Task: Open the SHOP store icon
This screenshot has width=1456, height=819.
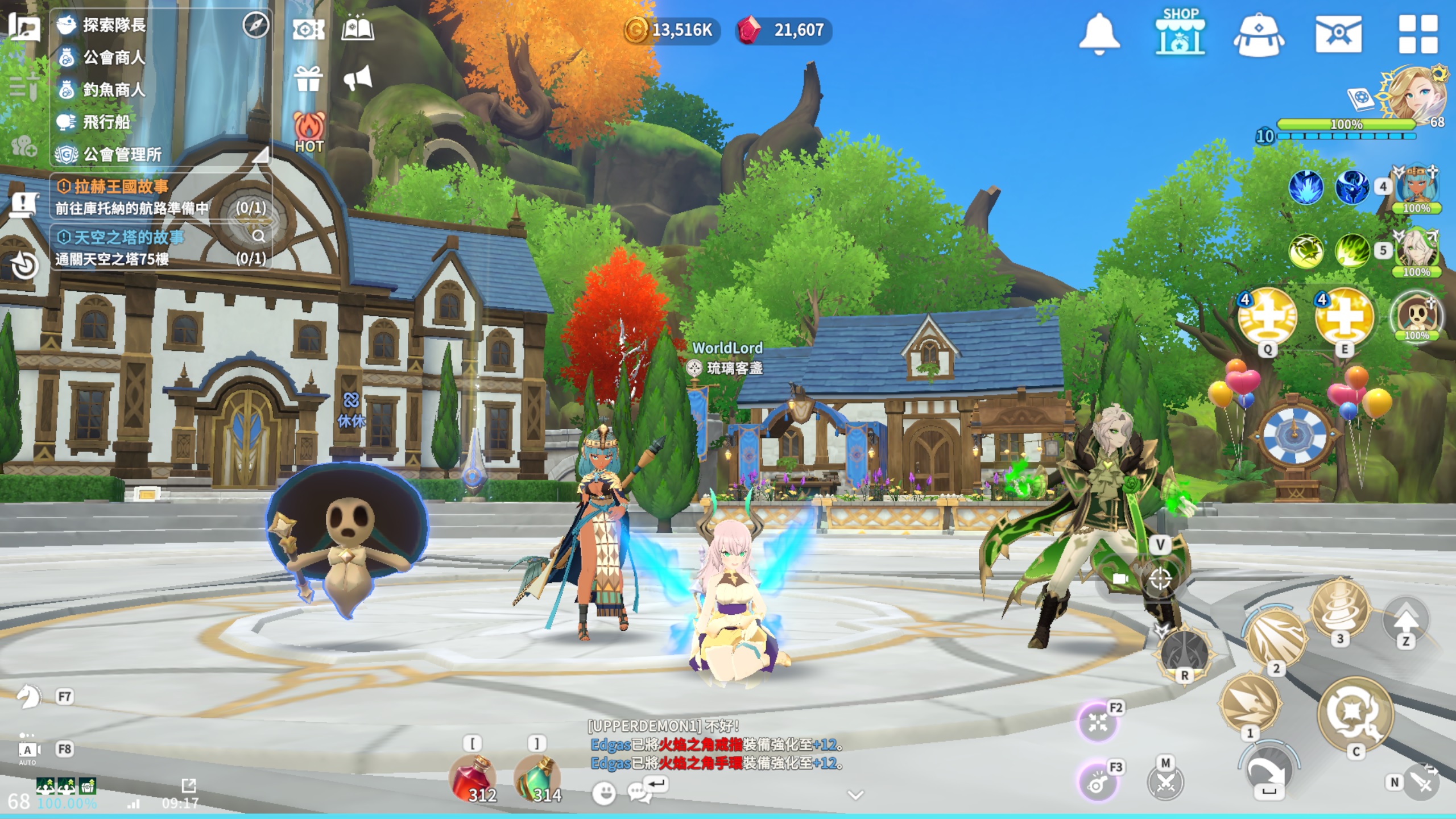Action: pyautogui.click(x=1180, y=32)
